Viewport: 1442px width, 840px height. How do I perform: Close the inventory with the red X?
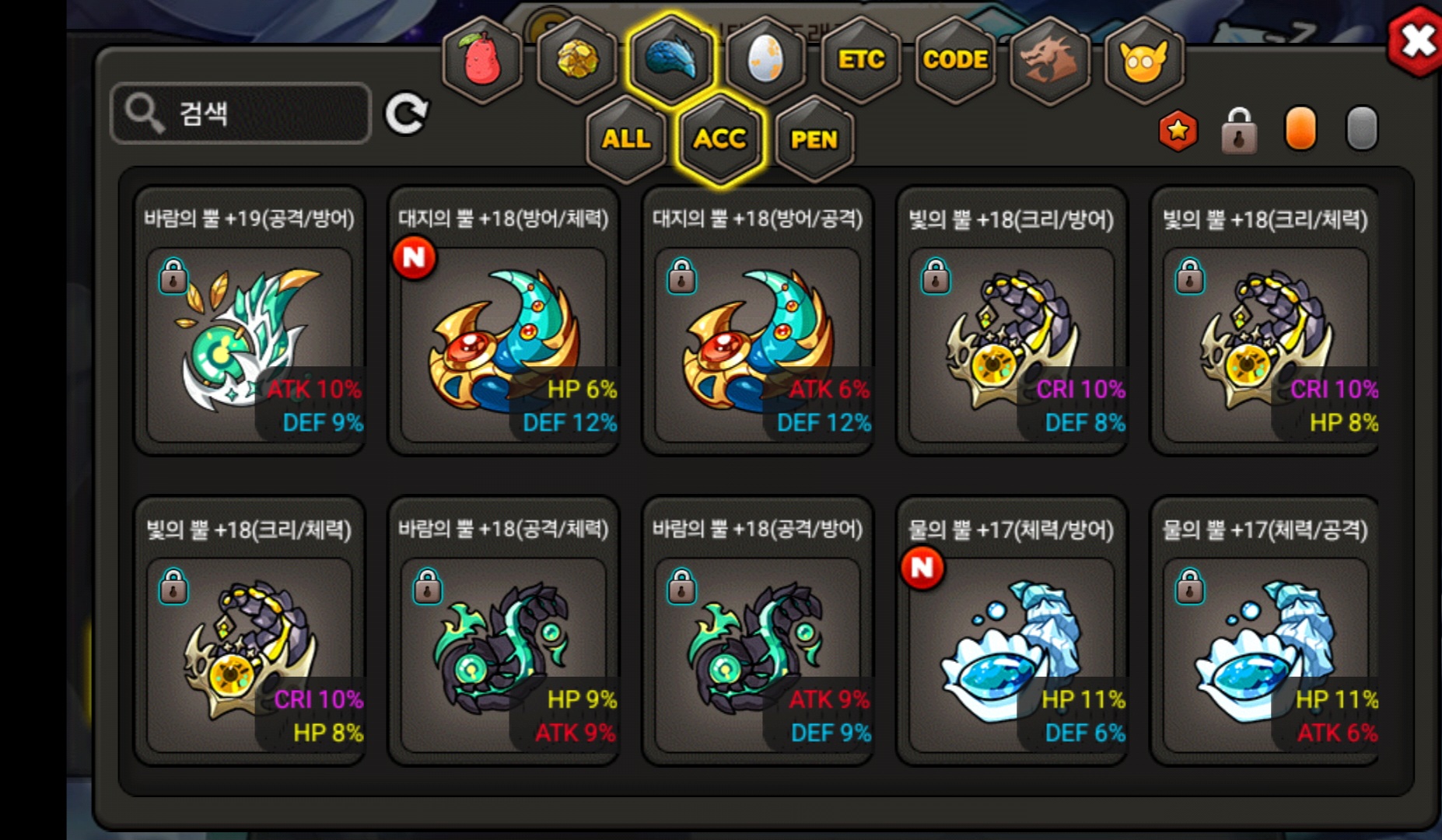tap(1416, 41)
